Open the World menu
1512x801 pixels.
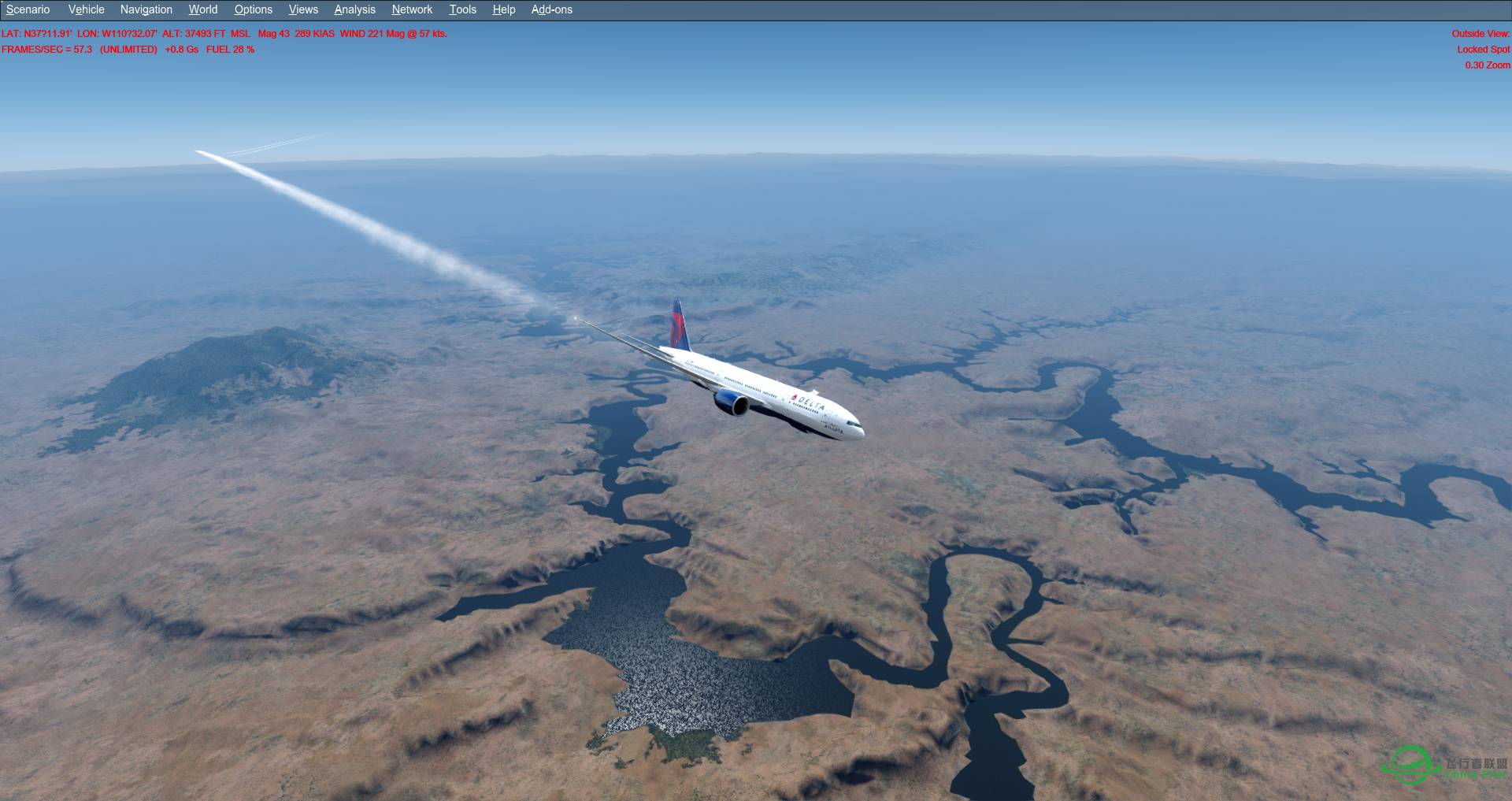pyautogui.click(x=202, y=9)
